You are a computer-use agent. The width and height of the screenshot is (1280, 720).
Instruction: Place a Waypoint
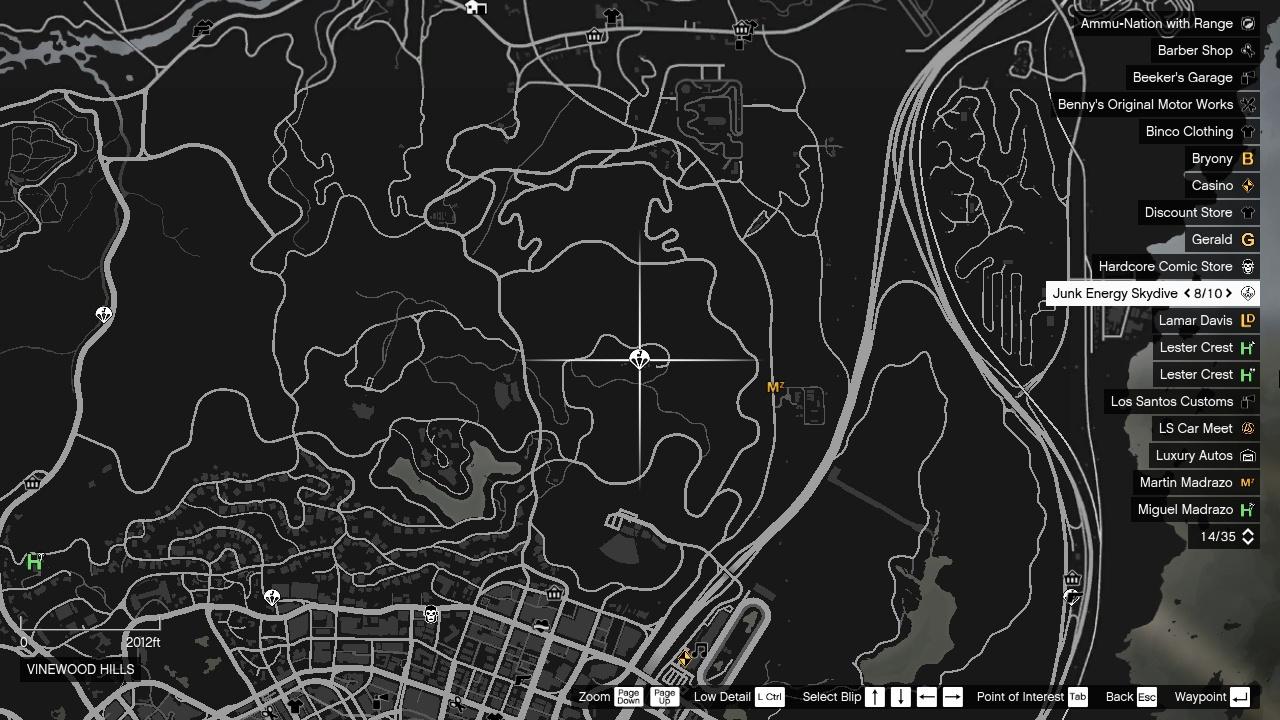click(1238, 697)
